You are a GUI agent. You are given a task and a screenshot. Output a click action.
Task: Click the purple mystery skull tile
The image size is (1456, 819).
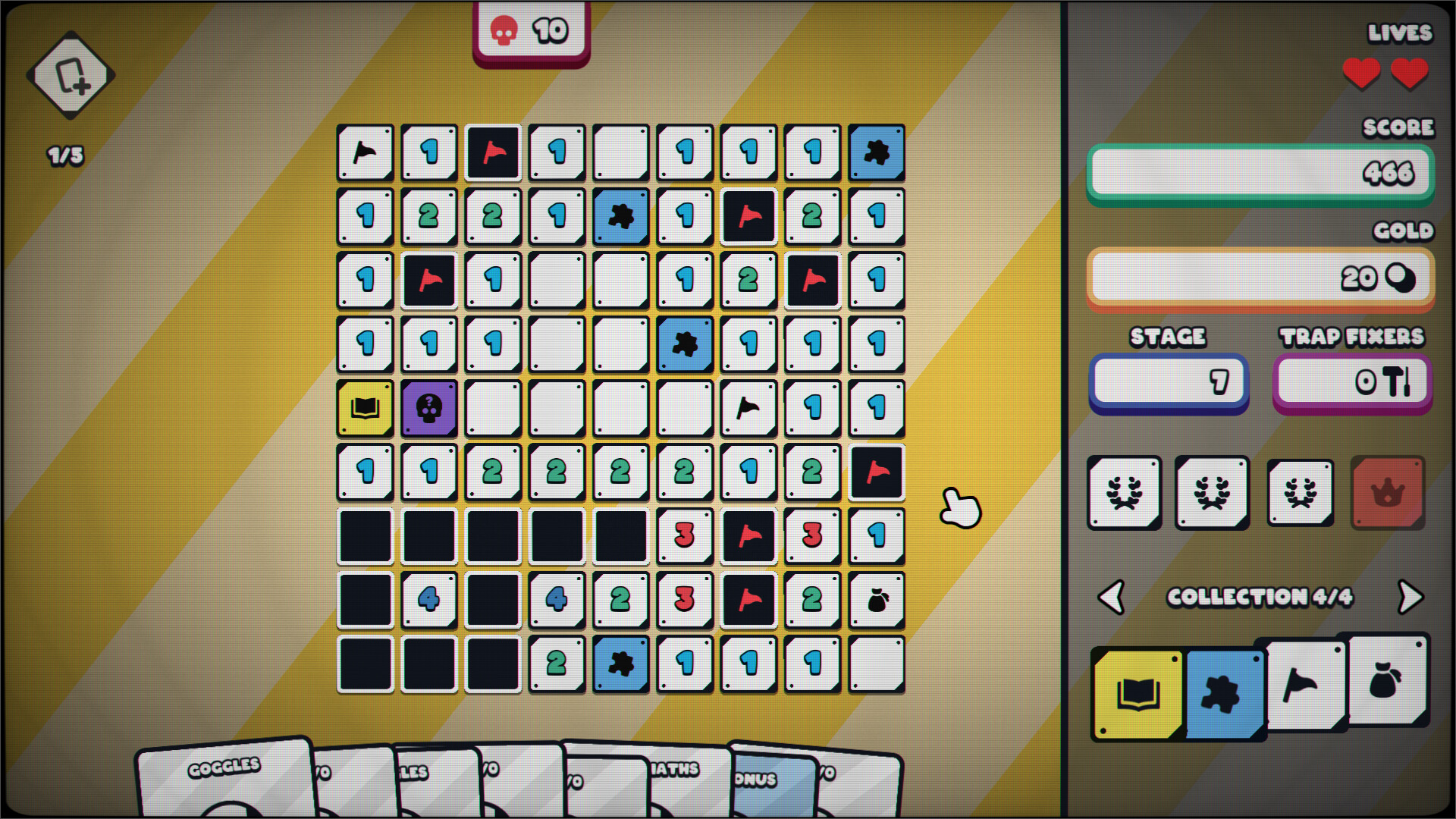coord(429,408)
